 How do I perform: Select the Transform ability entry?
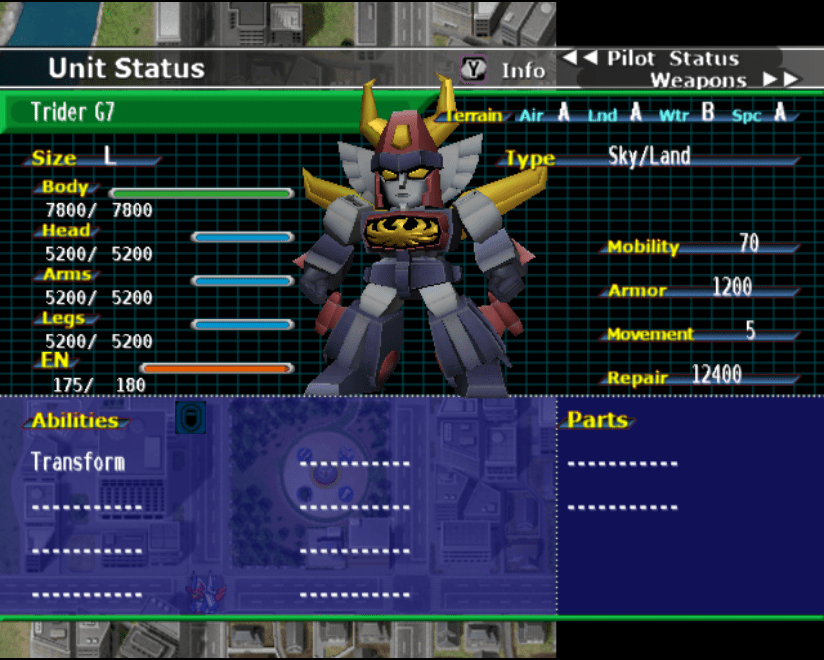click(78, 462)
